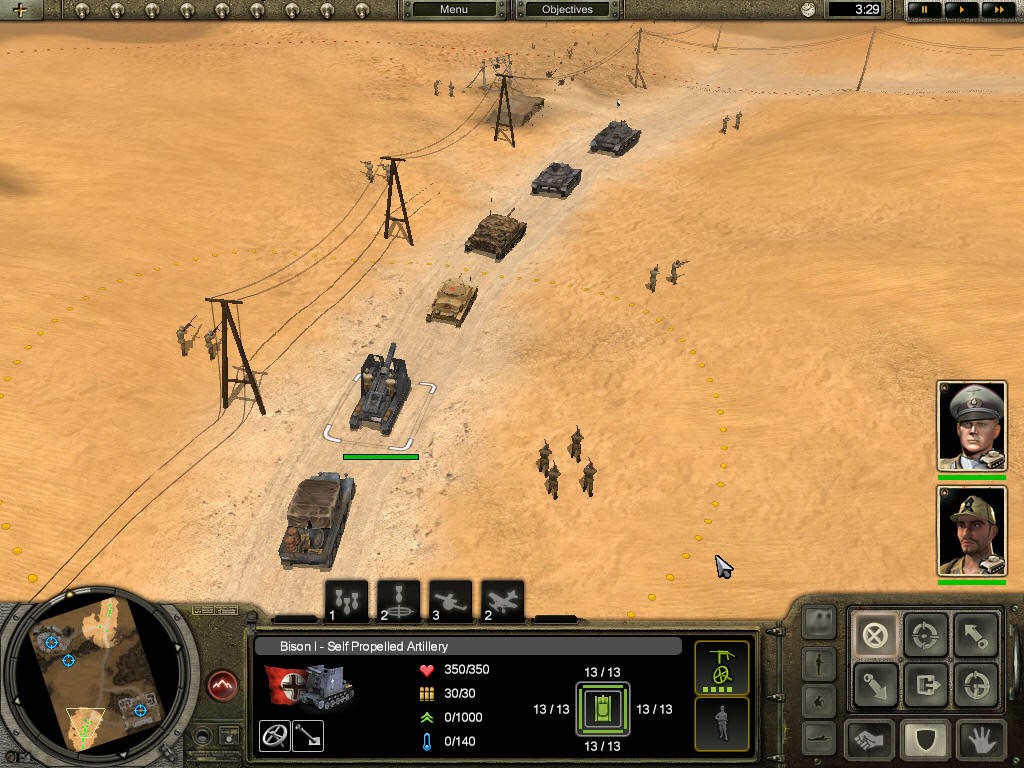Activate the exit vehicle command
The height and width of the screenshot is (768, 1024).
point(927,686)
